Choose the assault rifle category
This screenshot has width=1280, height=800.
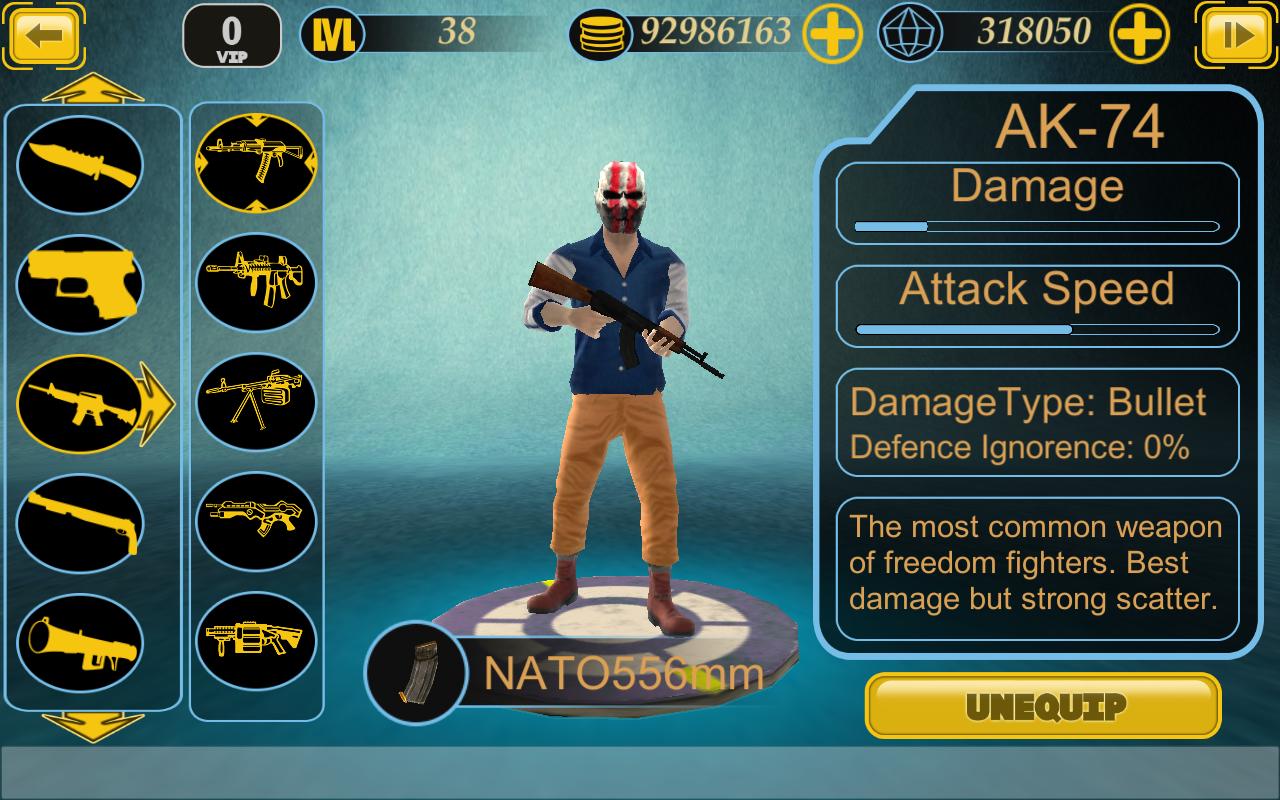click(80, 404)
